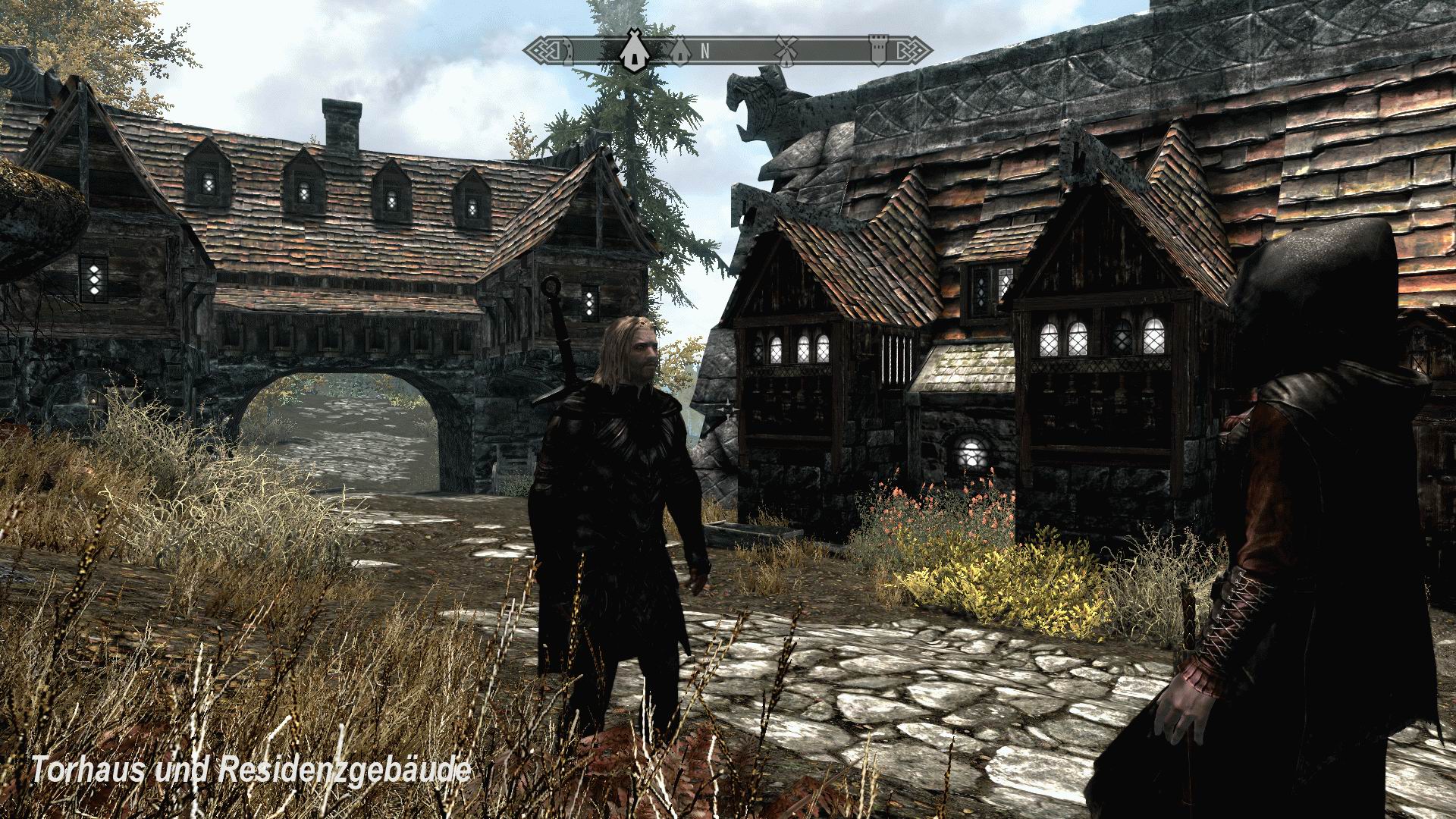Select the small house marker beside the N

click(680, 53)
